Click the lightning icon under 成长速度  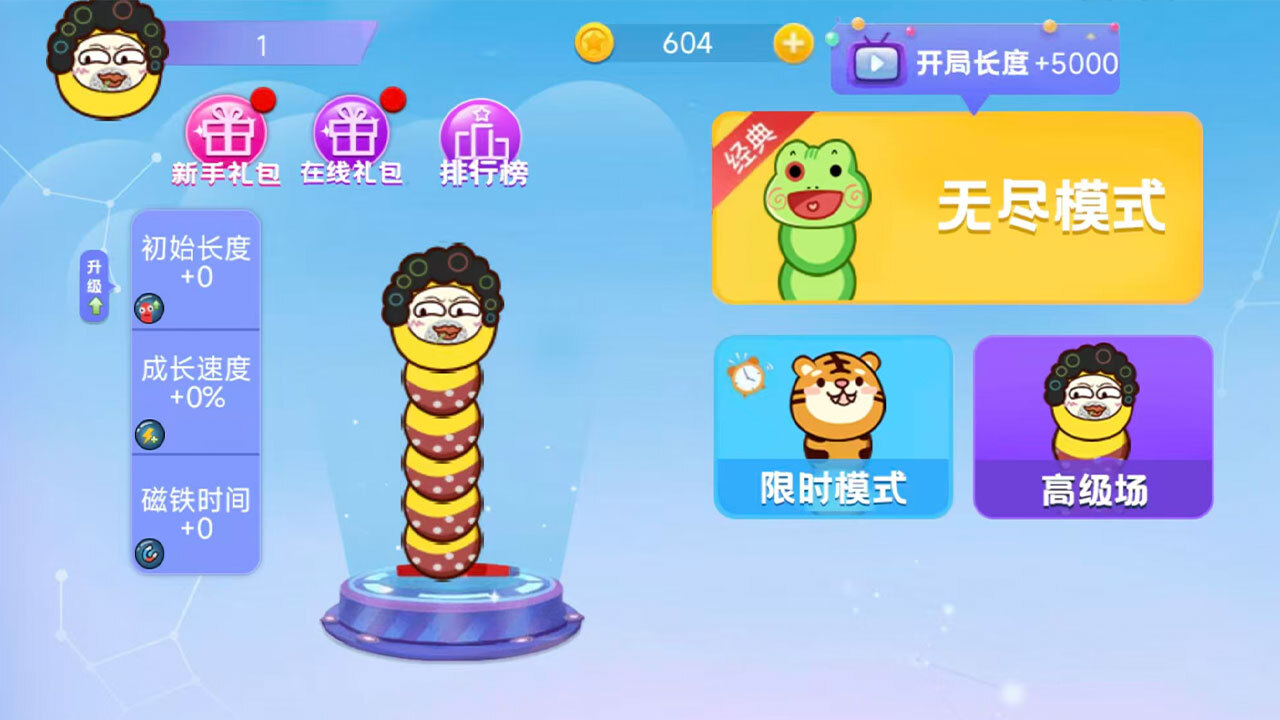(148, 433)
